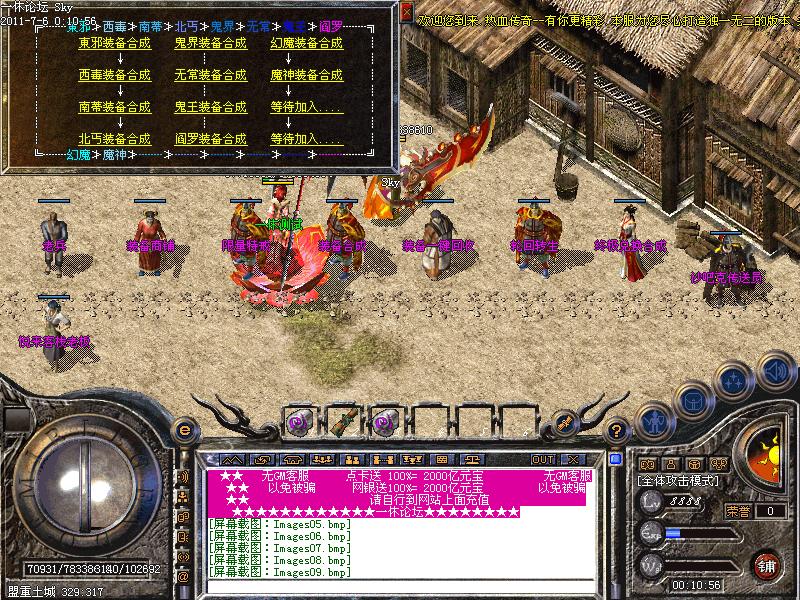Select 无常装备合成 option
Viewport: 800px width, 600px height.
[210, 75]
